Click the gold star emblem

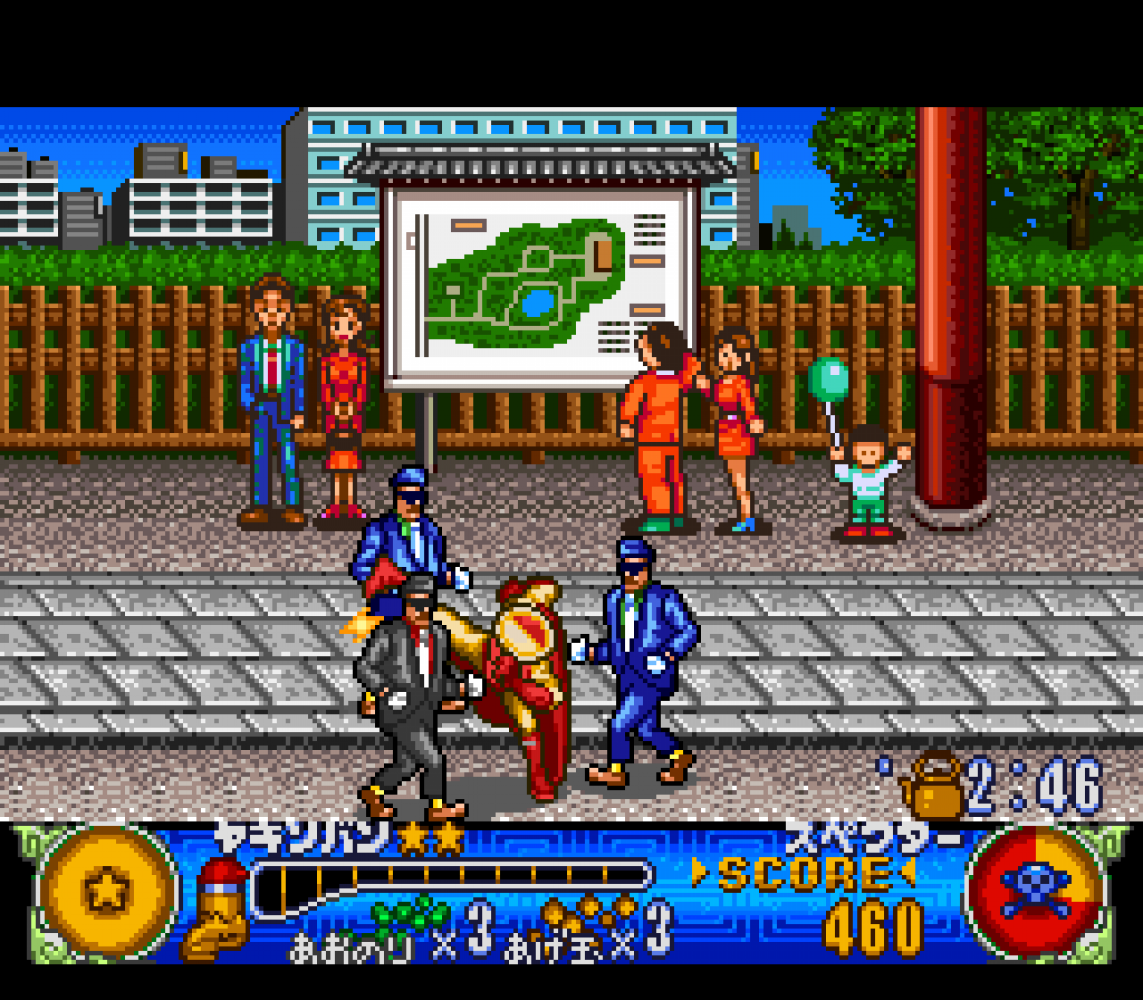(106, 891)
